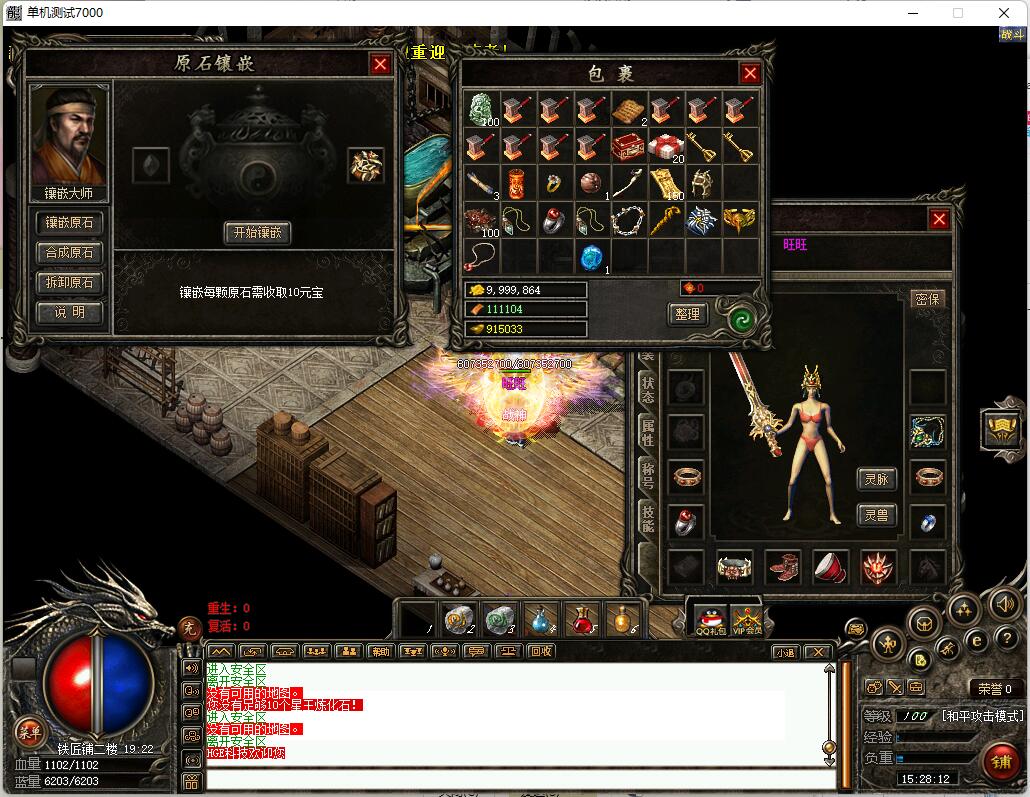
Task: Select the green jade stack in the bag
Action: [482, 109]
